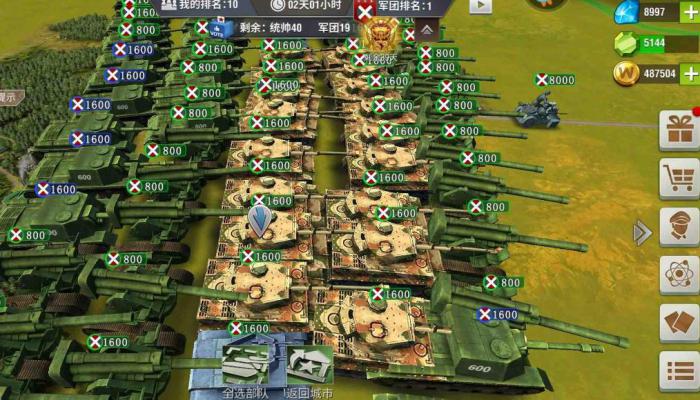Open the gift box rewards

(679, 129)
